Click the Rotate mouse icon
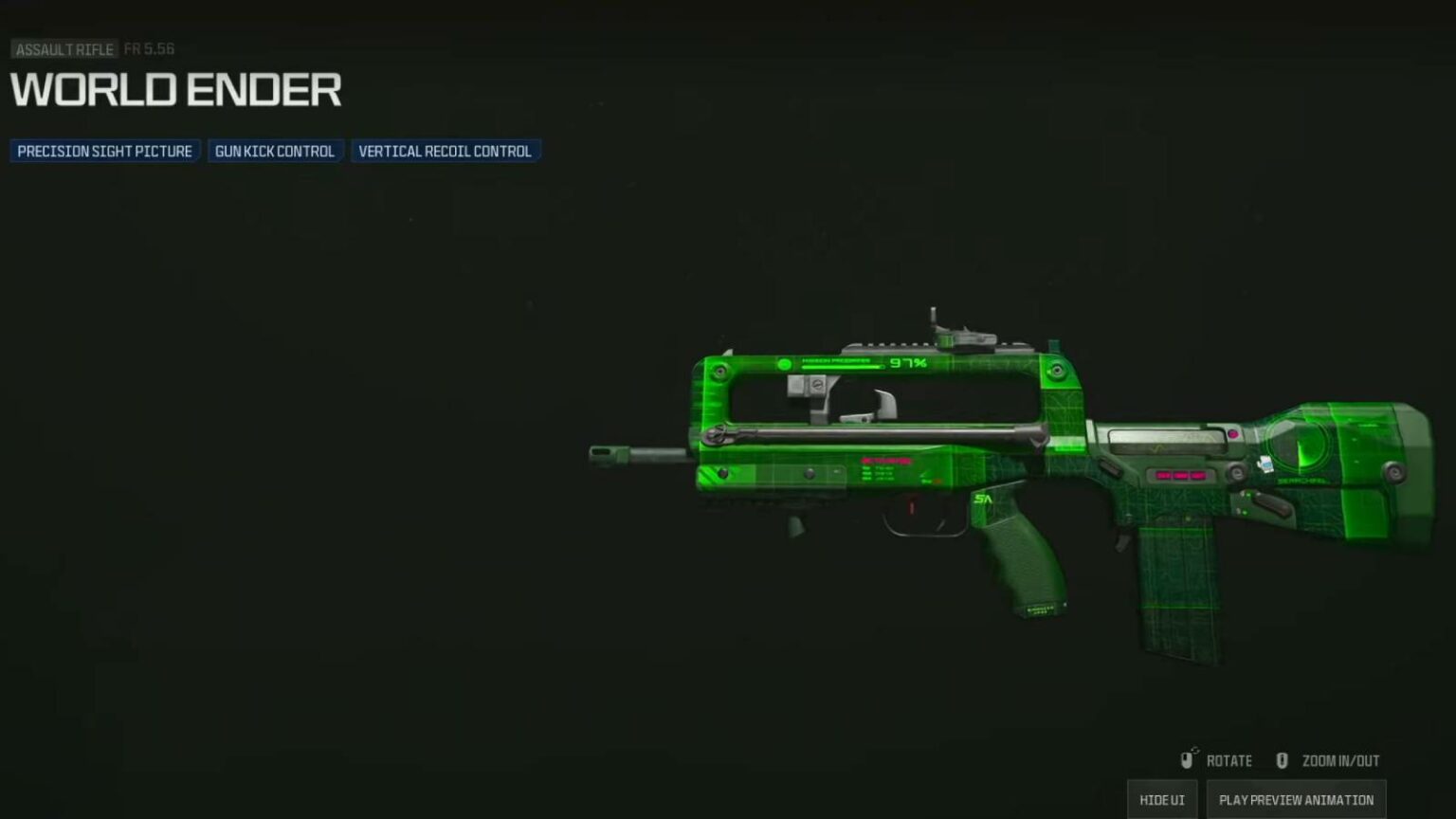The image size is (1456, 819). pyautogui.click(x=1188, y=760)
